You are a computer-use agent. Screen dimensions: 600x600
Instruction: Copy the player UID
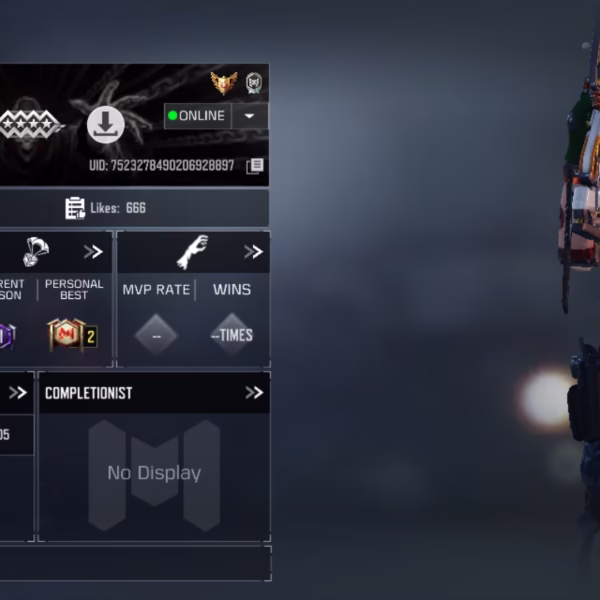255,166
